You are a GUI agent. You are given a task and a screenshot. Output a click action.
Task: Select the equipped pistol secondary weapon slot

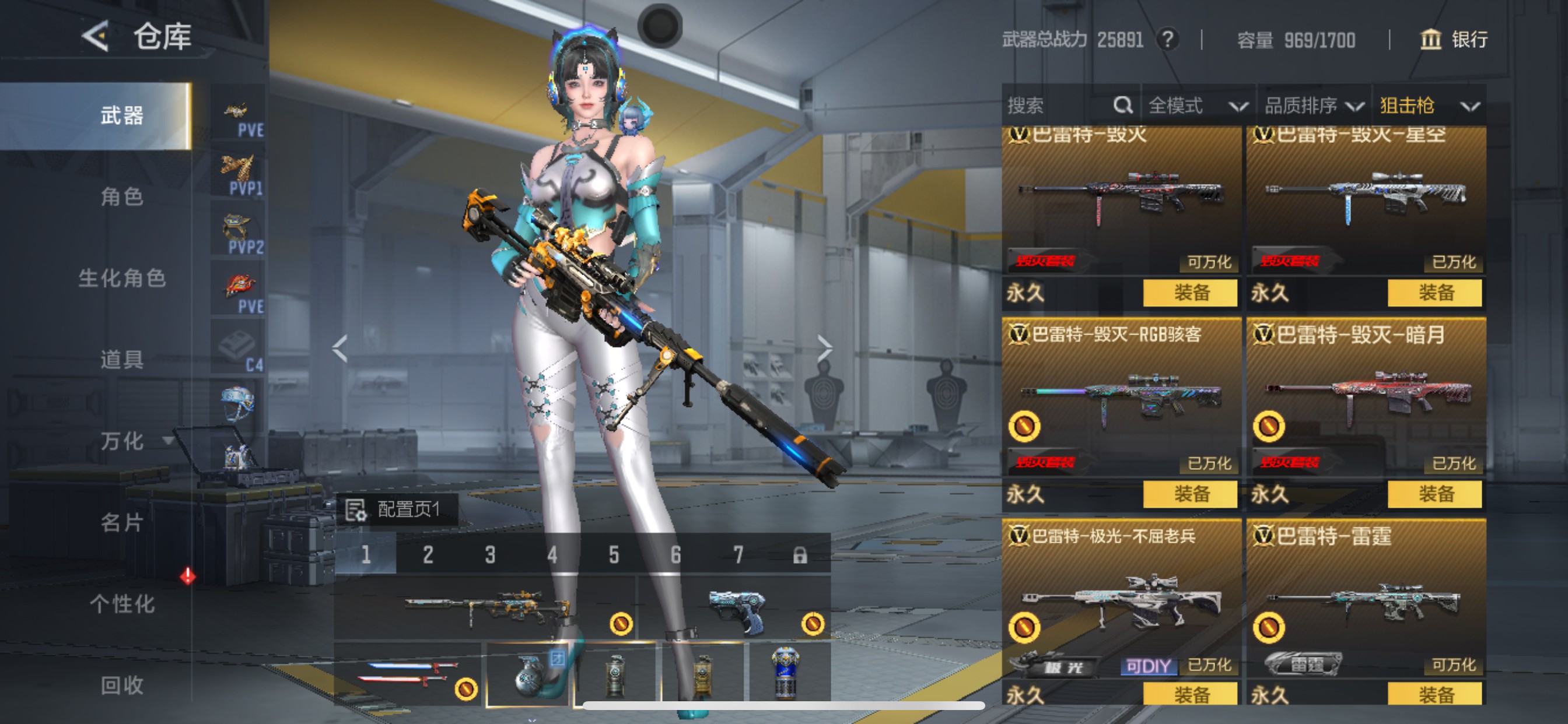pos(733,609)
